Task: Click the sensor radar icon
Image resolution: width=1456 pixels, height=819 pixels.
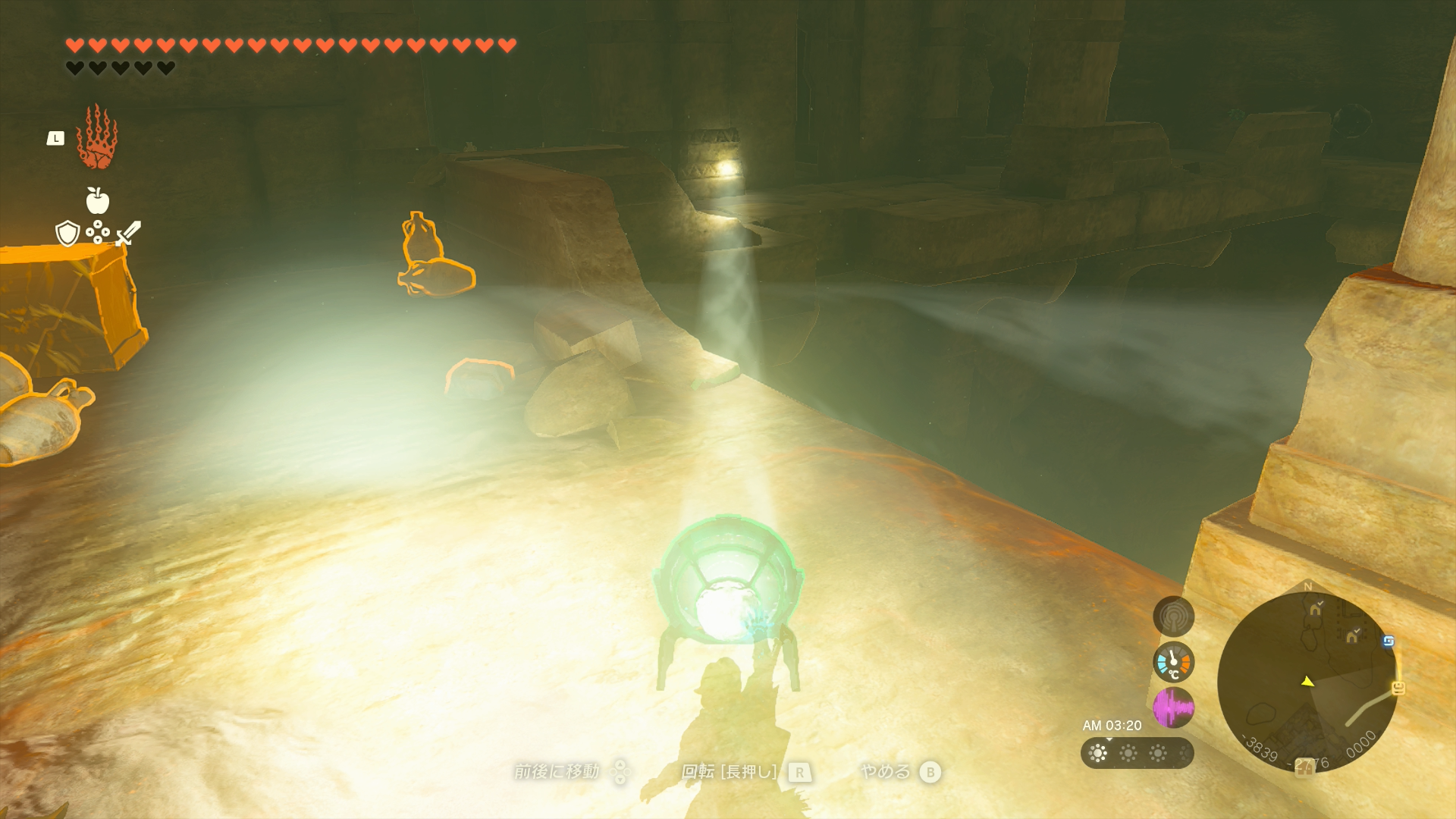Action: [x=1173, y=617]
